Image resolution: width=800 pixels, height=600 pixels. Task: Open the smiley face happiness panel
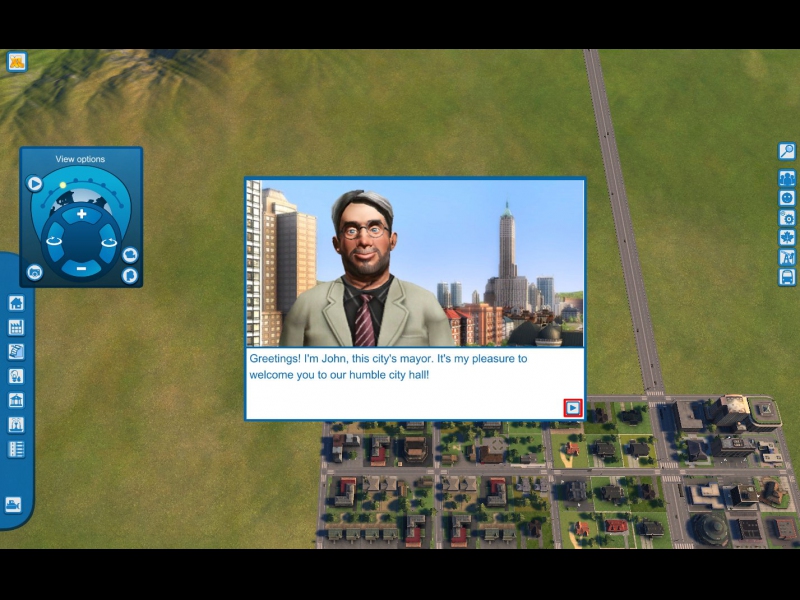point(787,198)
